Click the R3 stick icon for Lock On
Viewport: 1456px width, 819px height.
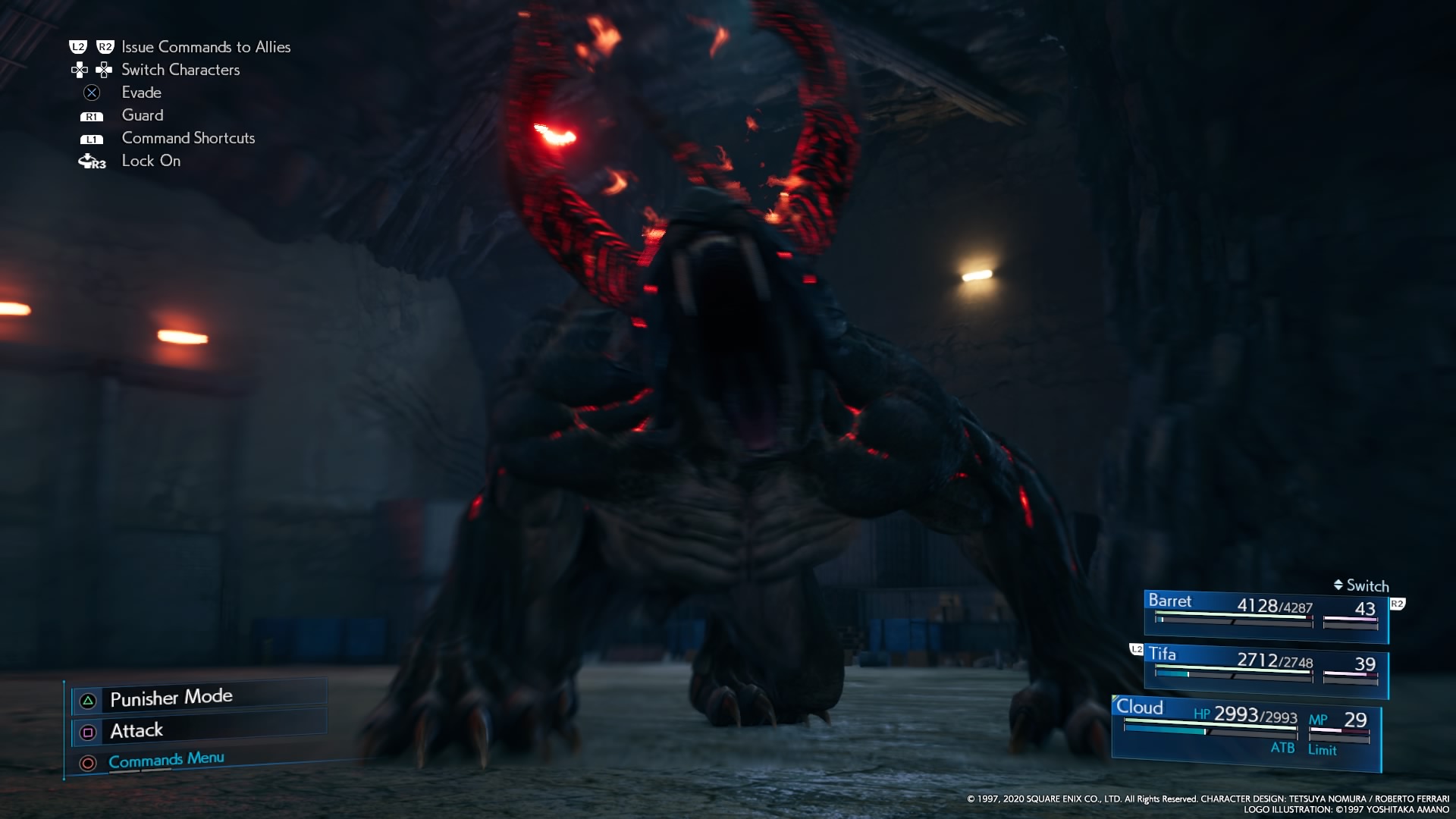(92, 161)
